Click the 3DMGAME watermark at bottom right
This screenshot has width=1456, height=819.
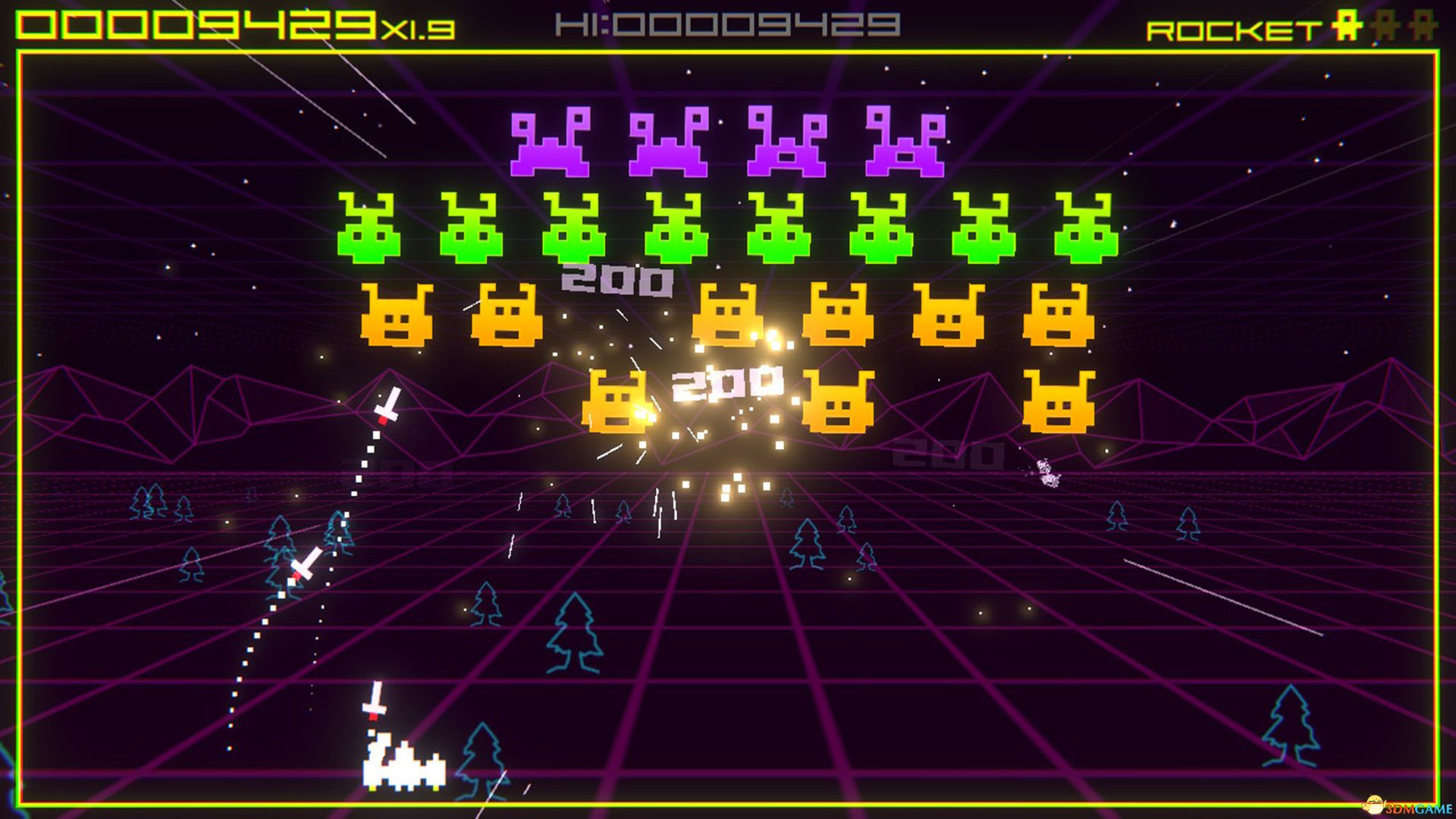click(1401, 808)
